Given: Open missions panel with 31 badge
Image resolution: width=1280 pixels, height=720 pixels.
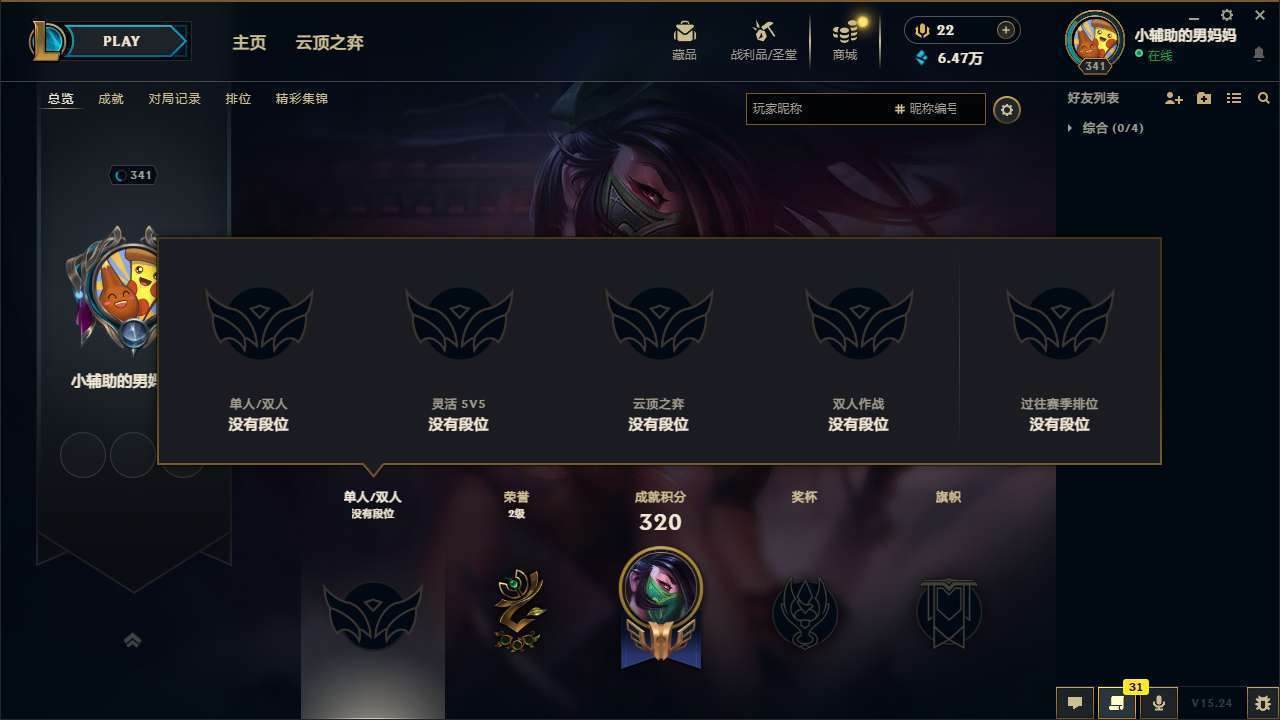Looking at the screenshot, I should [x=1117, y=702].
